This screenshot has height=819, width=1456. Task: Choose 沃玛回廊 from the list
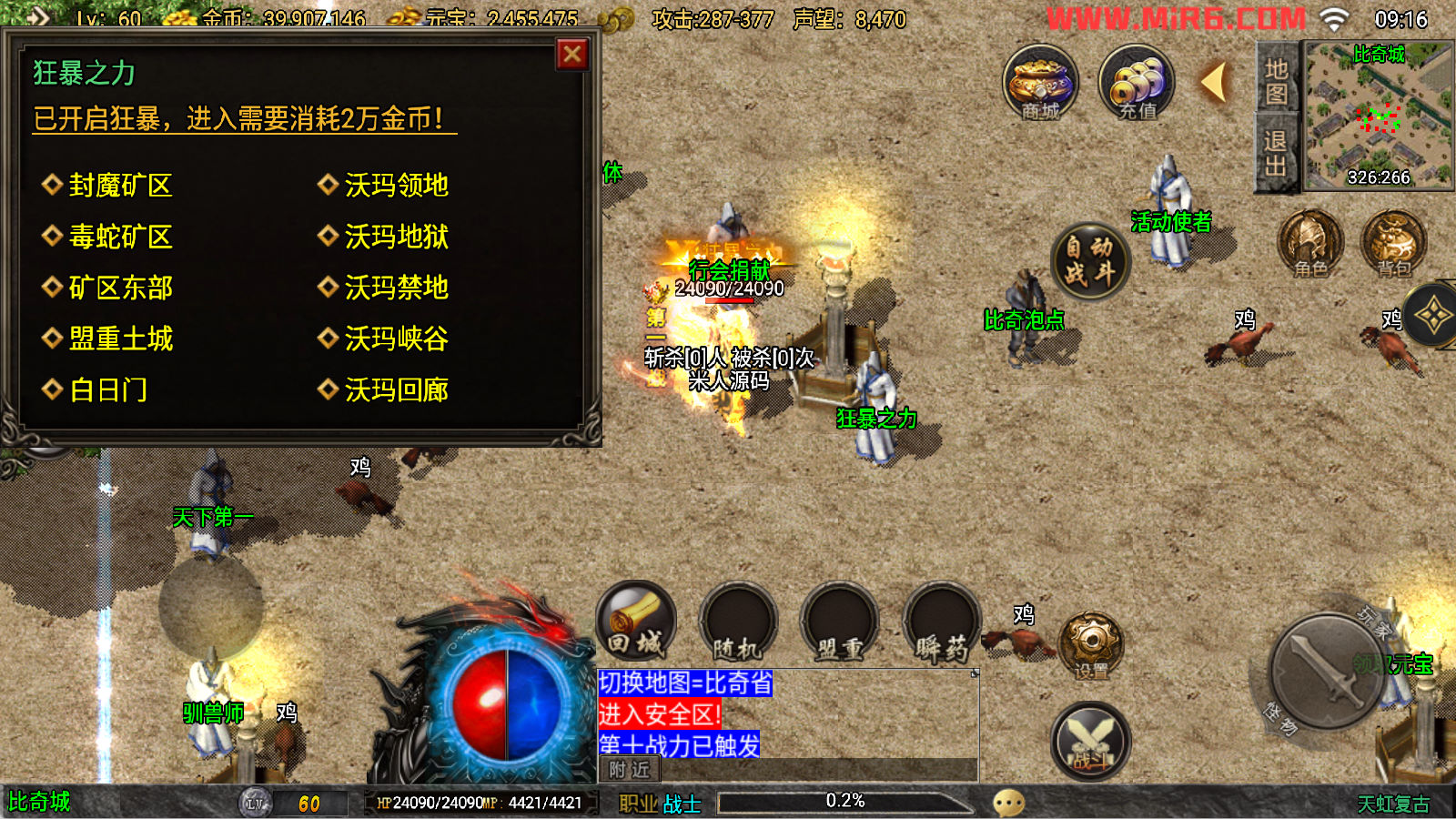(396, 390)
